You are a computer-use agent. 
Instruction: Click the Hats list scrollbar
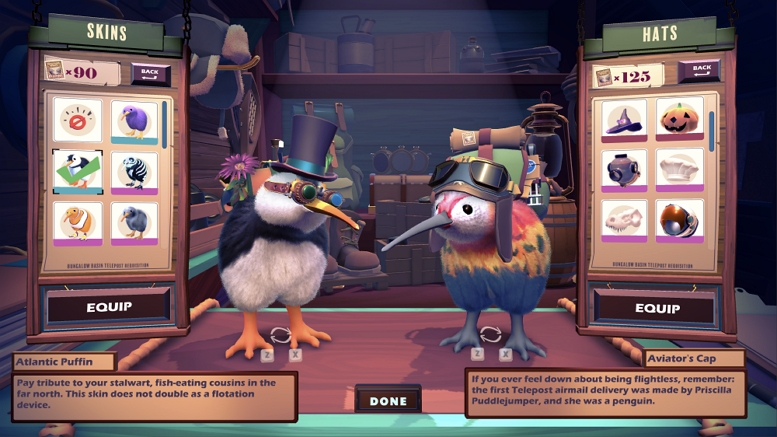pyautogui.click(x=712, y=130)
